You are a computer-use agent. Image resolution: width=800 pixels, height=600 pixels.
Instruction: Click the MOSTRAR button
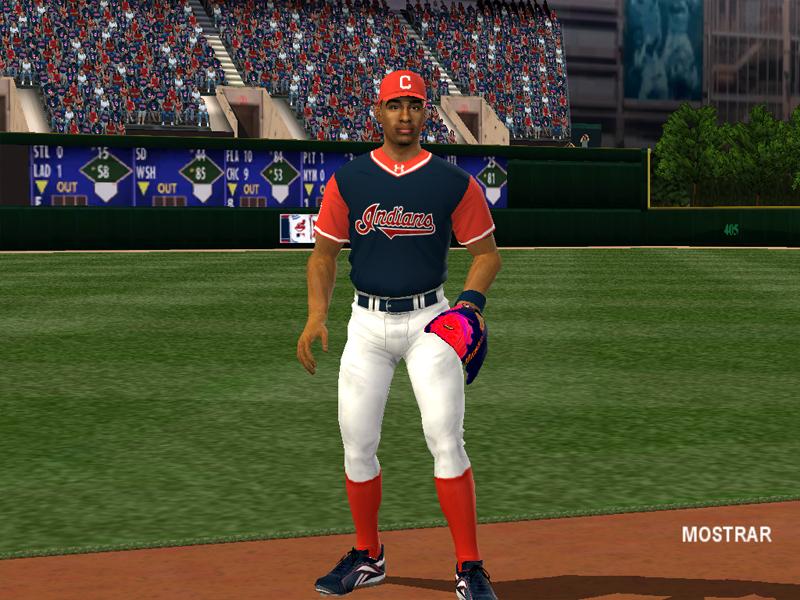tap(726, 534)
